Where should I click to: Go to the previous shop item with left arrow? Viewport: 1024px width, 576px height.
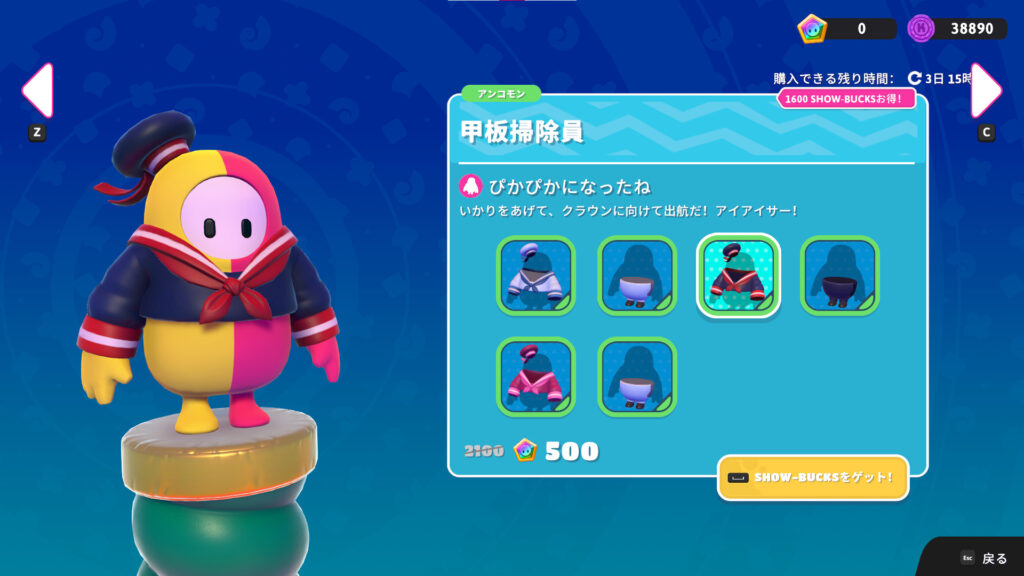tap(37, 92)
